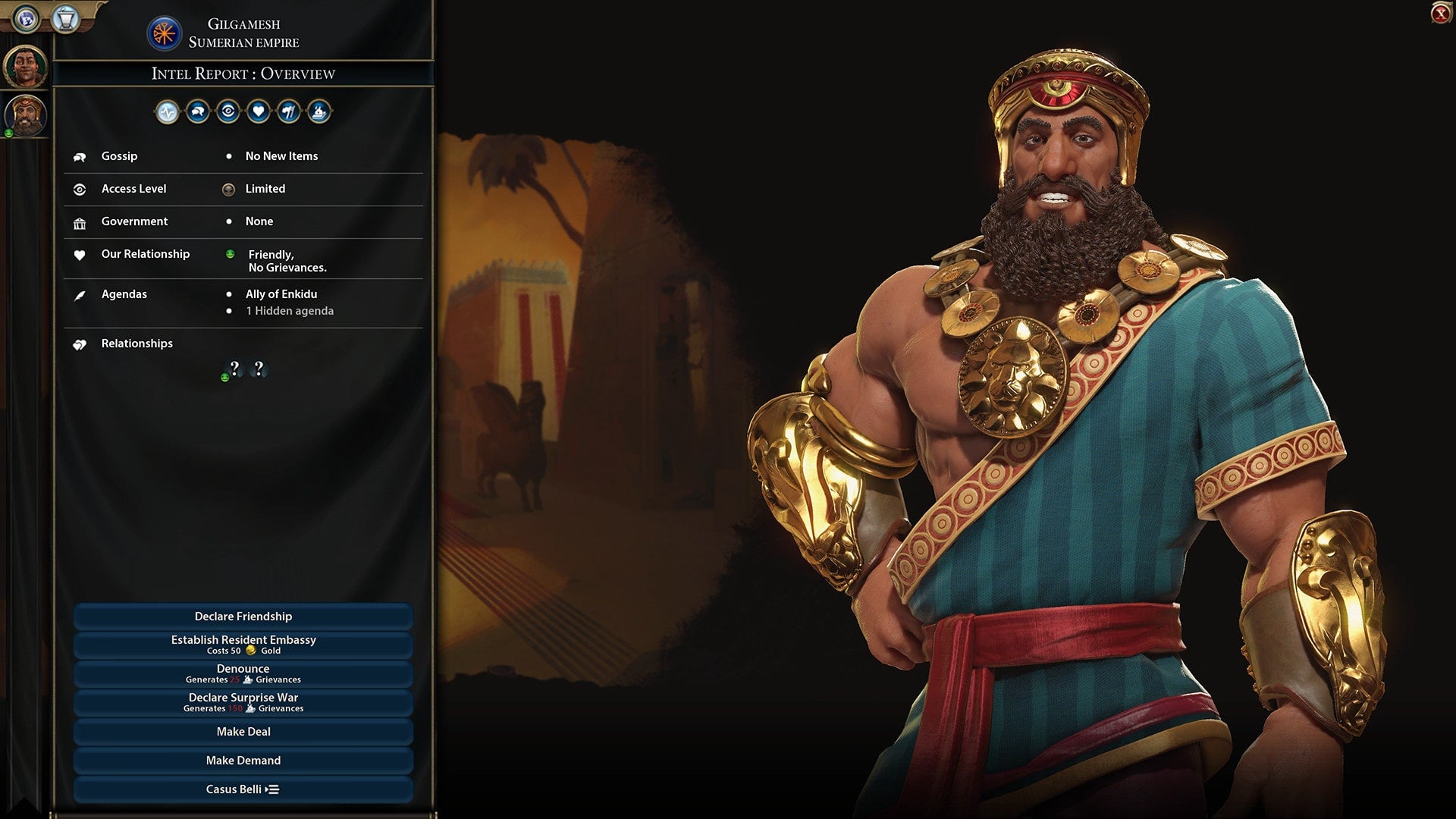Click Declare Friendship

click(x=243, y=617)
